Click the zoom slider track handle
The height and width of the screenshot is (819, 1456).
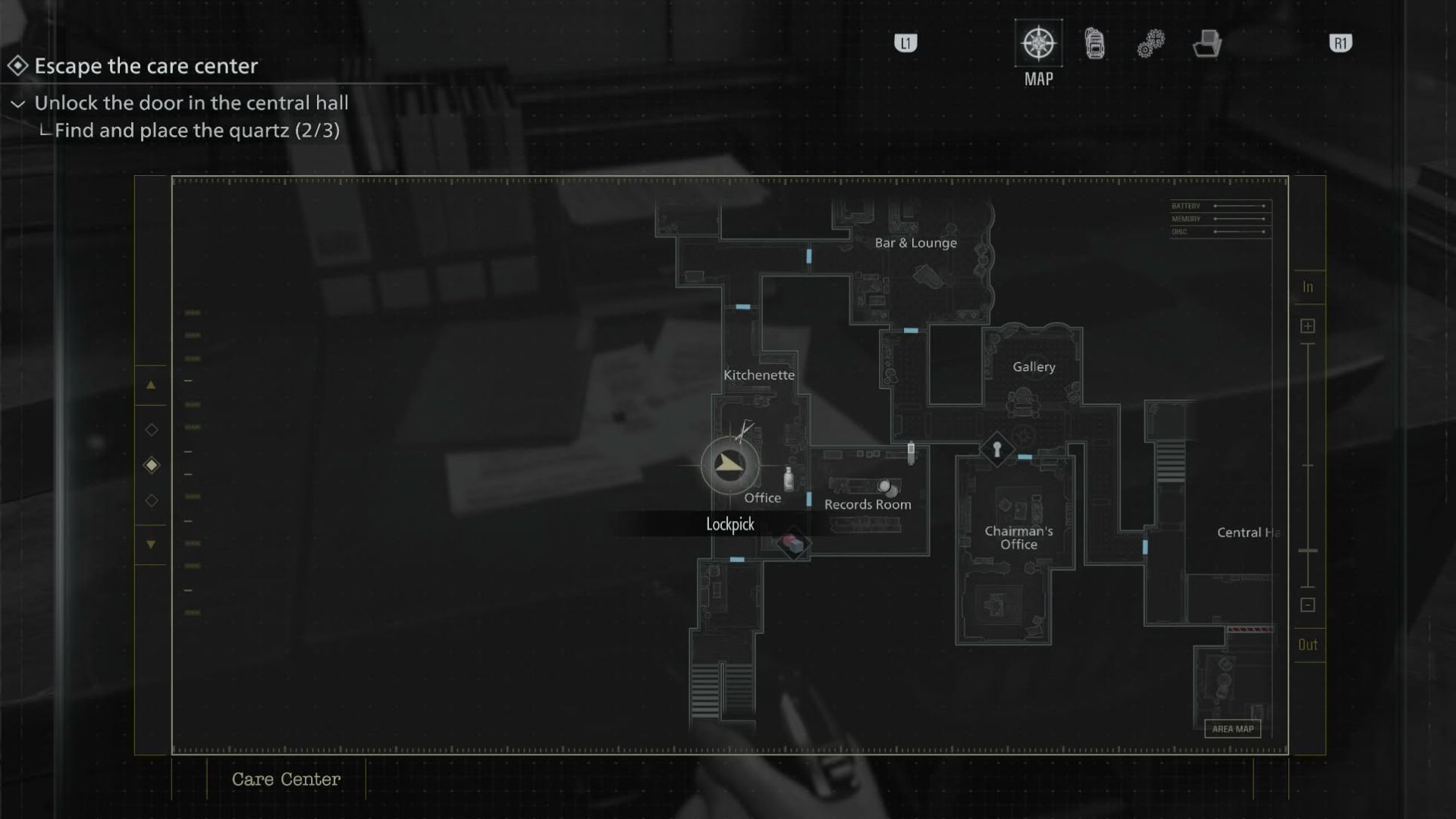point(1308,551)
